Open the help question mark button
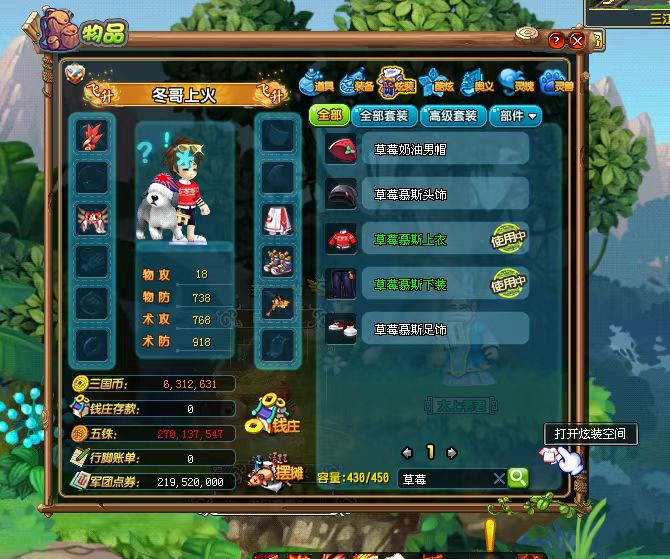 557,41
